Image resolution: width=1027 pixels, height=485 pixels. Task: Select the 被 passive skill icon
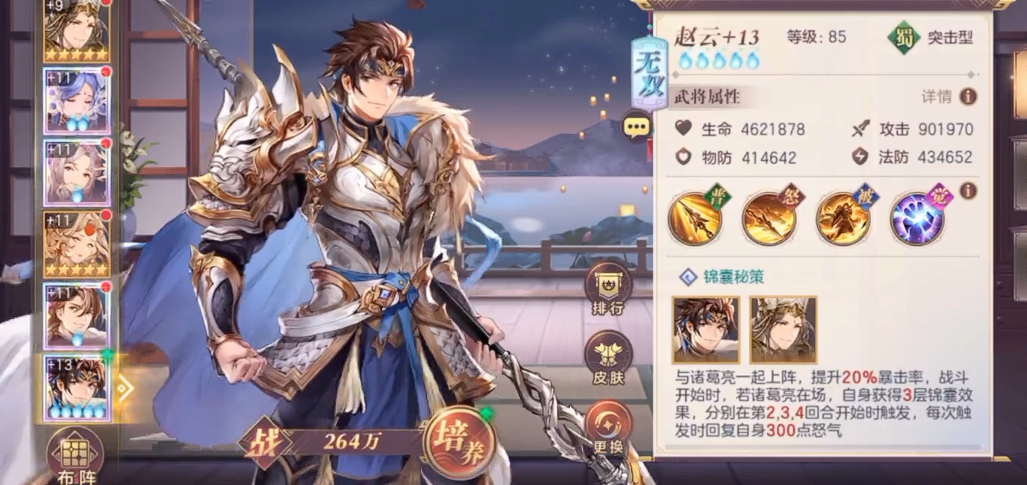pyautogui.click(x=843, y=217)
